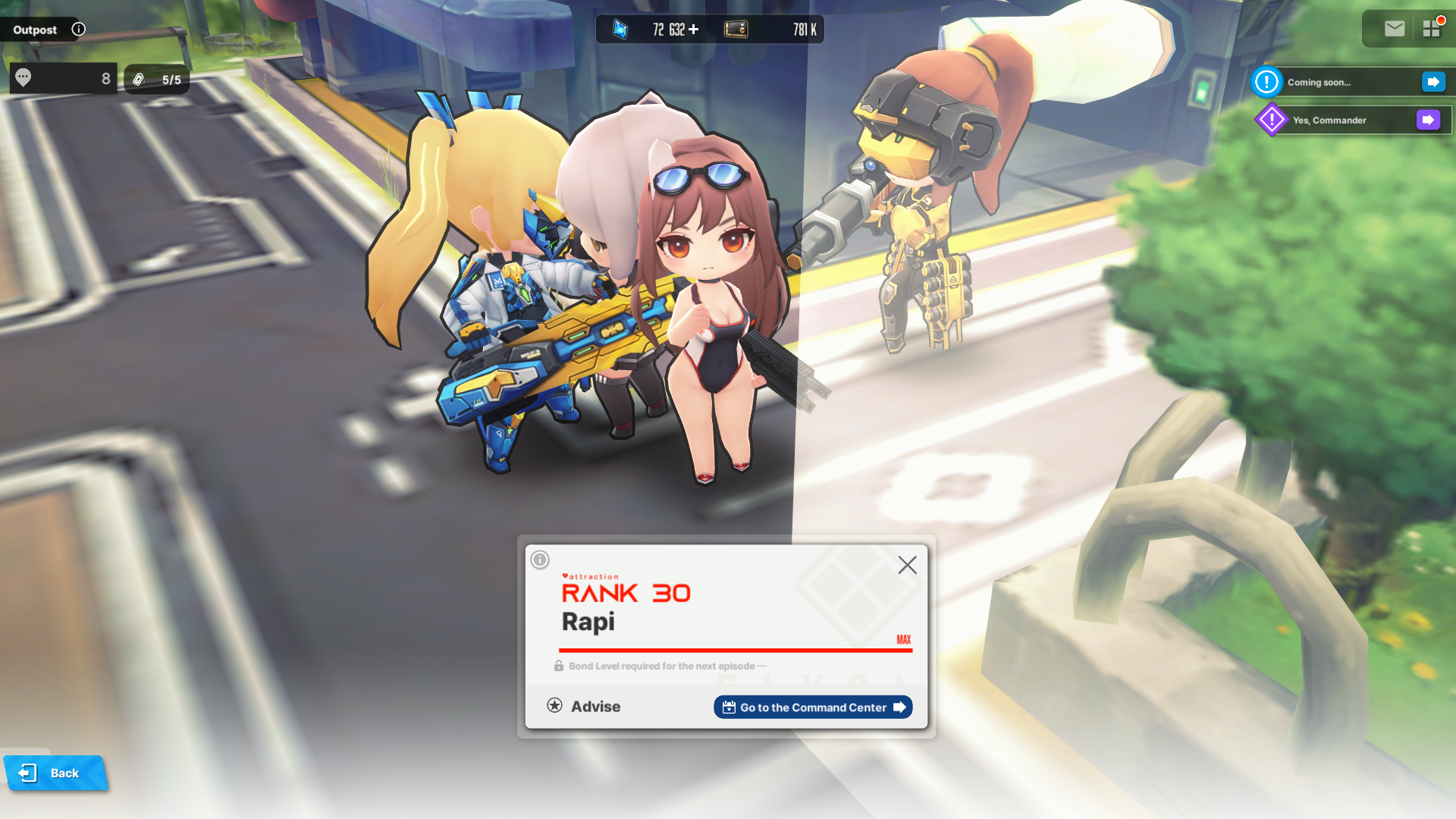Expand the Yes, Commander notification arrow

click(x=1429, y=119)
